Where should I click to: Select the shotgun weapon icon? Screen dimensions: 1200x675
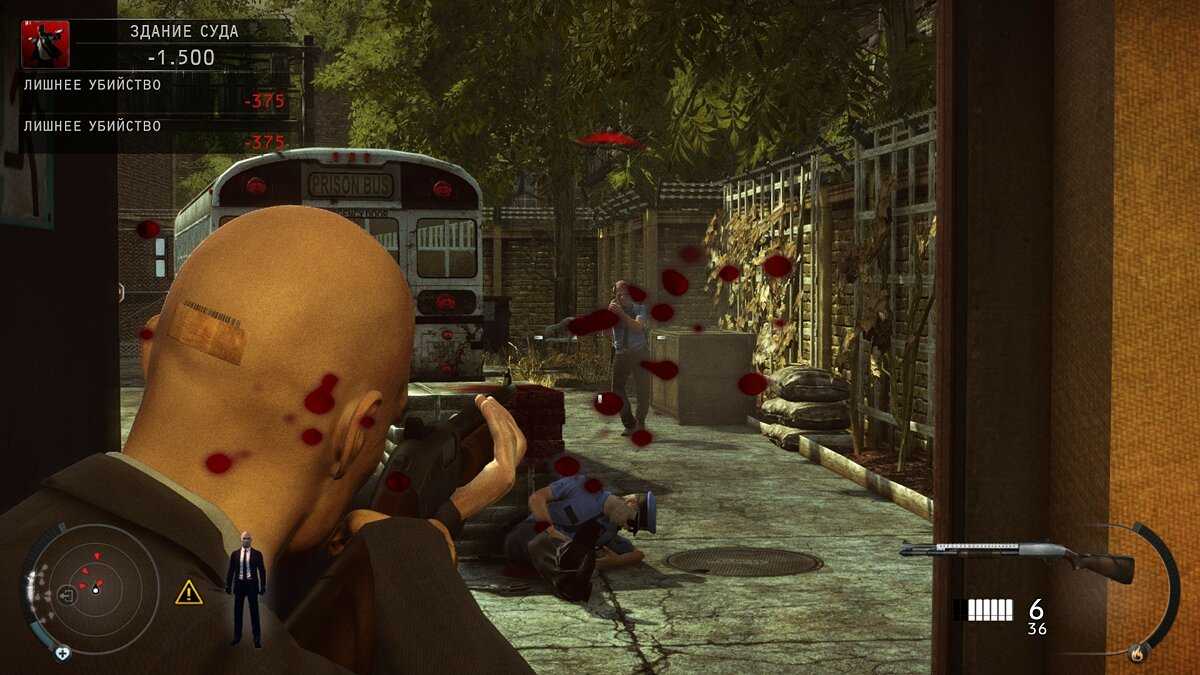point(1016,555)
